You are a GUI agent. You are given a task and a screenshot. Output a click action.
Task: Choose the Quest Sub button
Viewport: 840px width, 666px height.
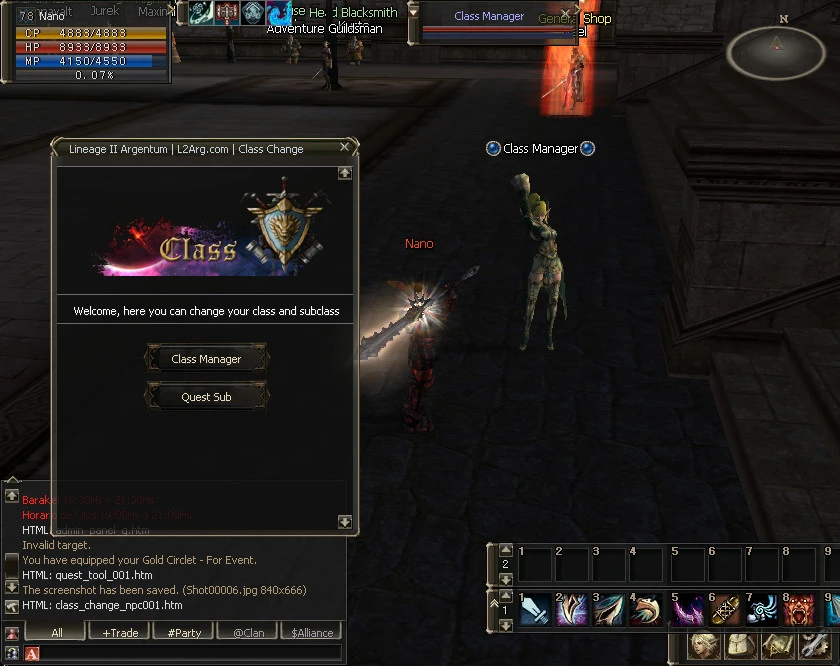[207, 397]
